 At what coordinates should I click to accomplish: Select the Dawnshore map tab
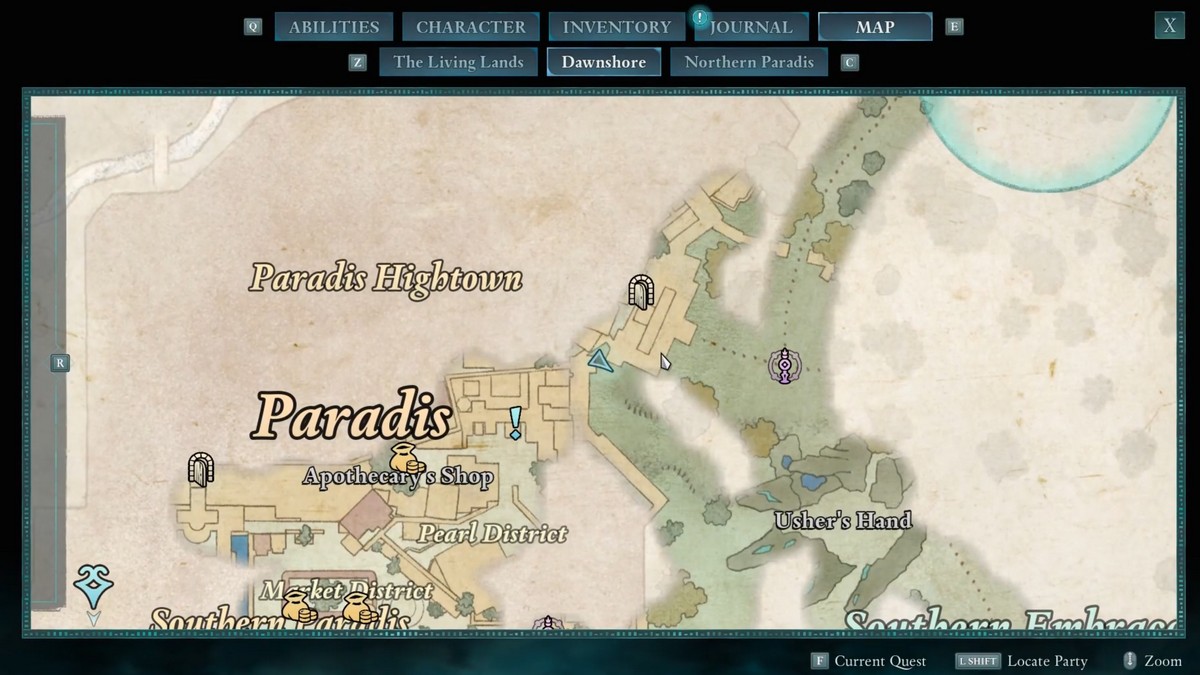(603, 62)
